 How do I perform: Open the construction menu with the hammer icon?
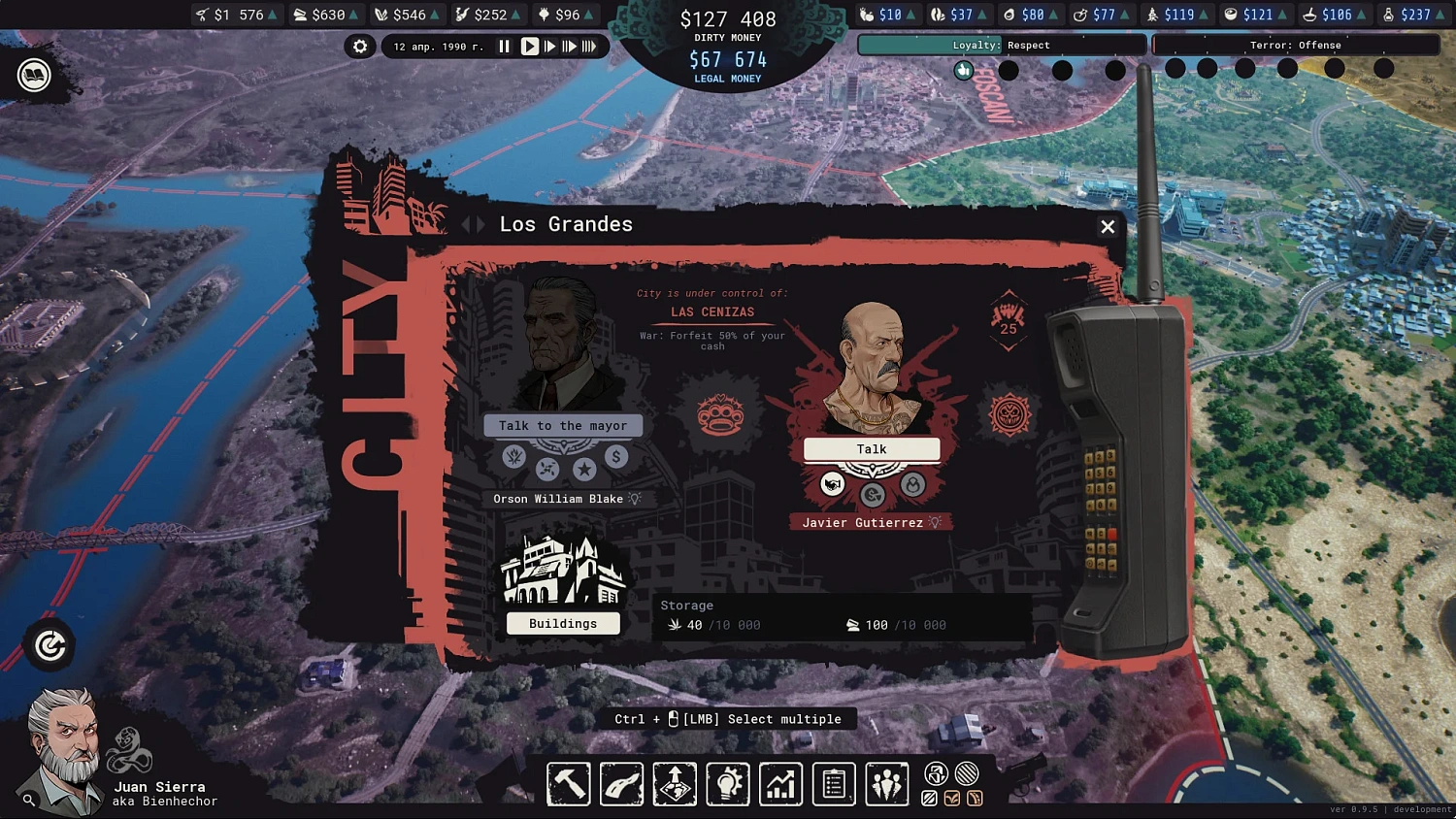568,784
